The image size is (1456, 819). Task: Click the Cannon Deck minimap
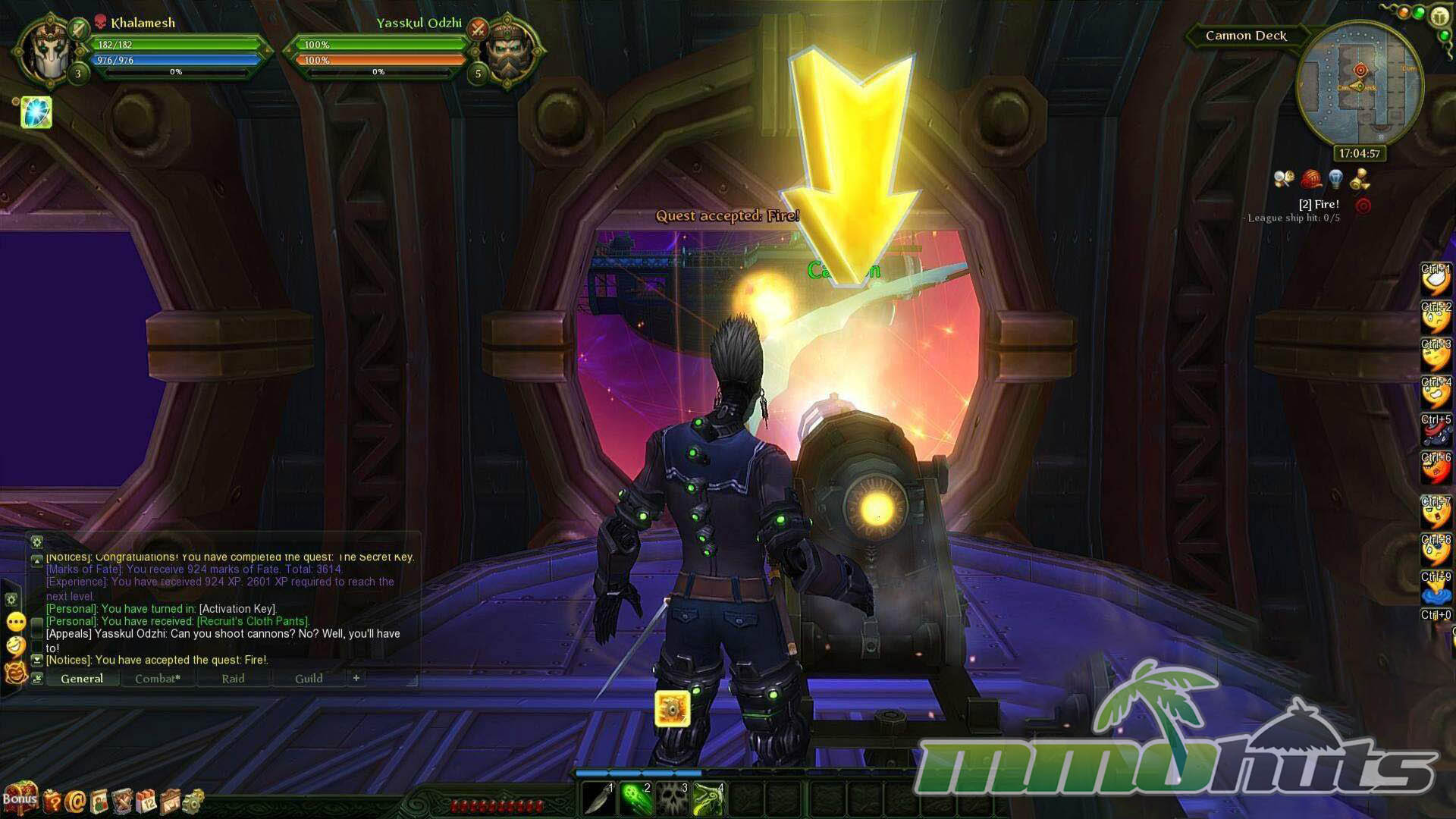pyautogui.click(x=1359, y=85)
